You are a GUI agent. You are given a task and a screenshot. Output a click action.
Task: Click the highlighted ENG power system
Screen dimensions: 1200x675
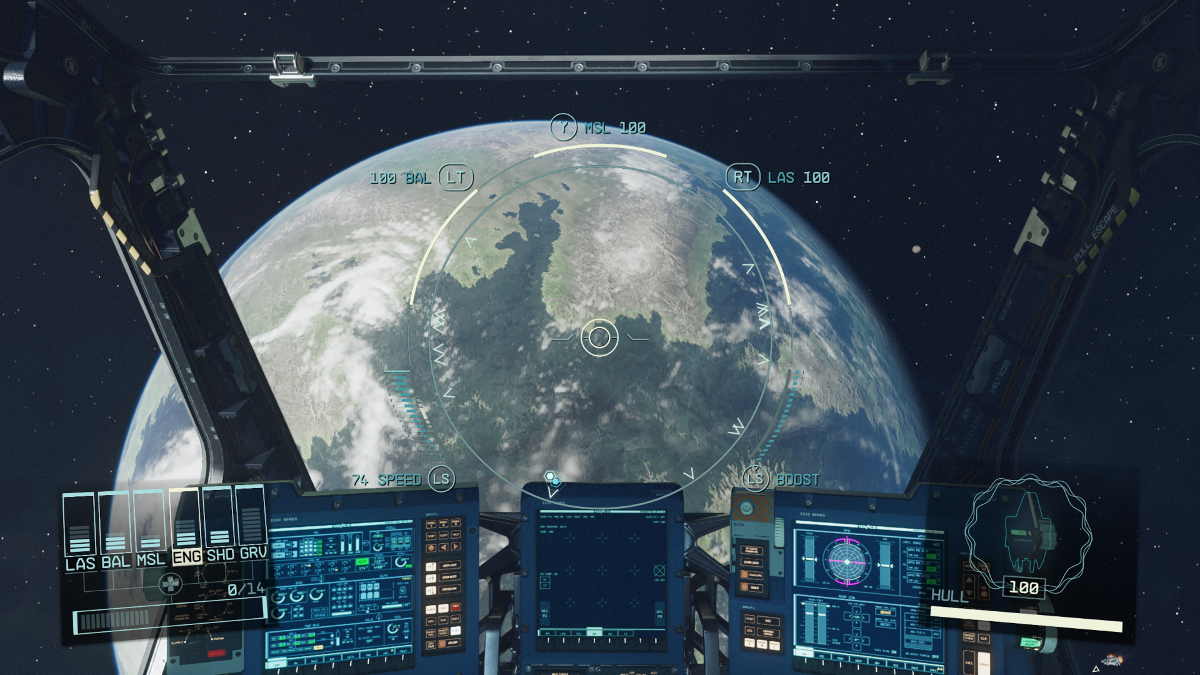186,525
